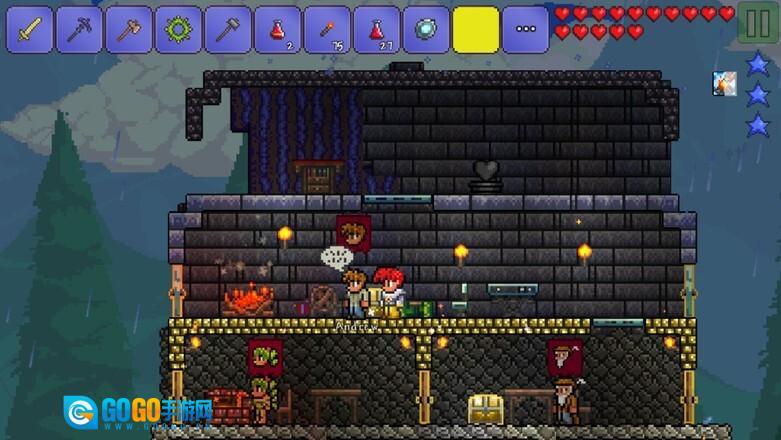781x440 pixels.
Task: Use the magic mirror hotbar slot
Action: pos(426,30)
